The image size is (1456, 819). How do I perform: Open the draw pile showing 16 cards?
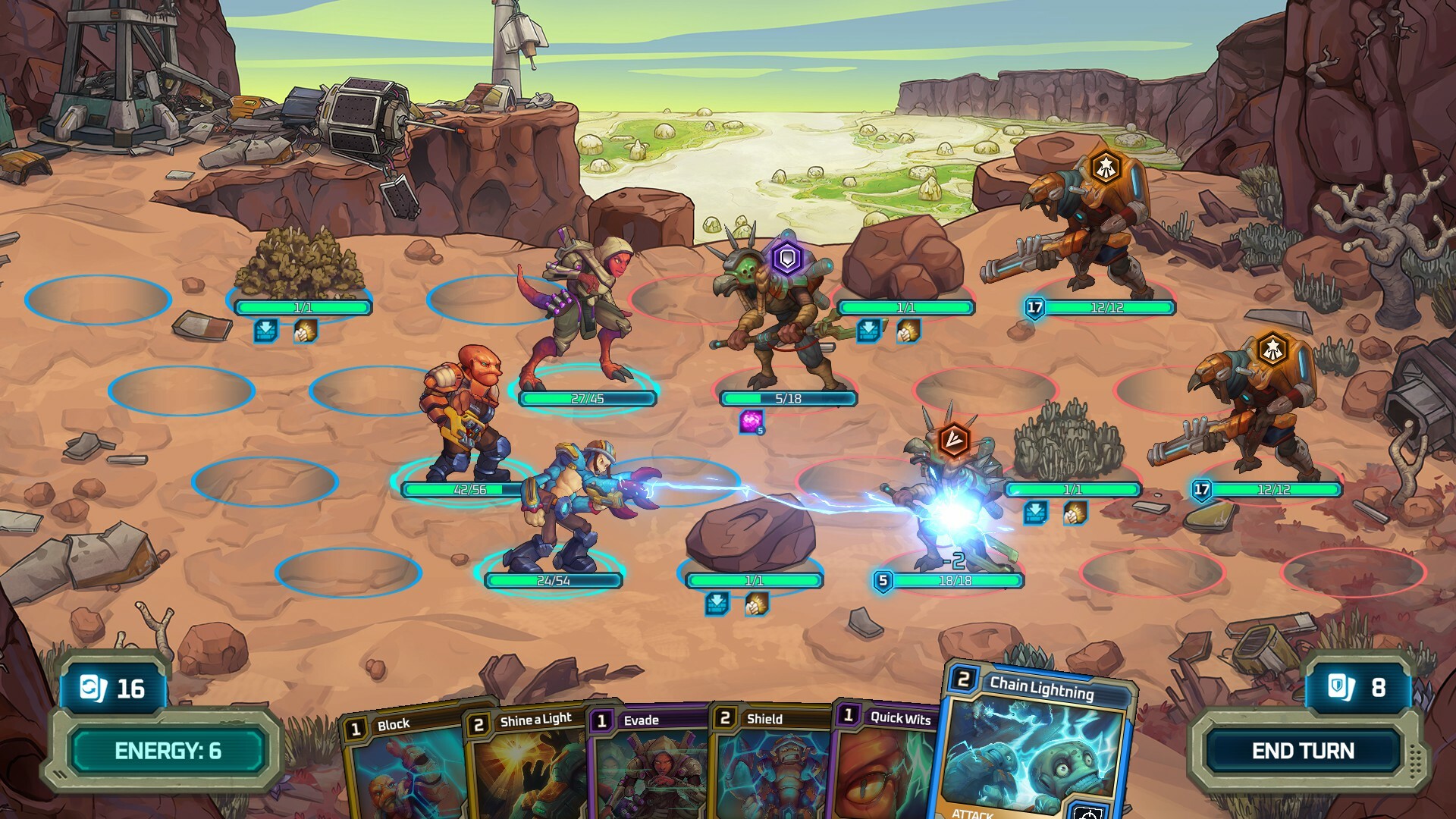pyautogui.click(x=114, y=689)
